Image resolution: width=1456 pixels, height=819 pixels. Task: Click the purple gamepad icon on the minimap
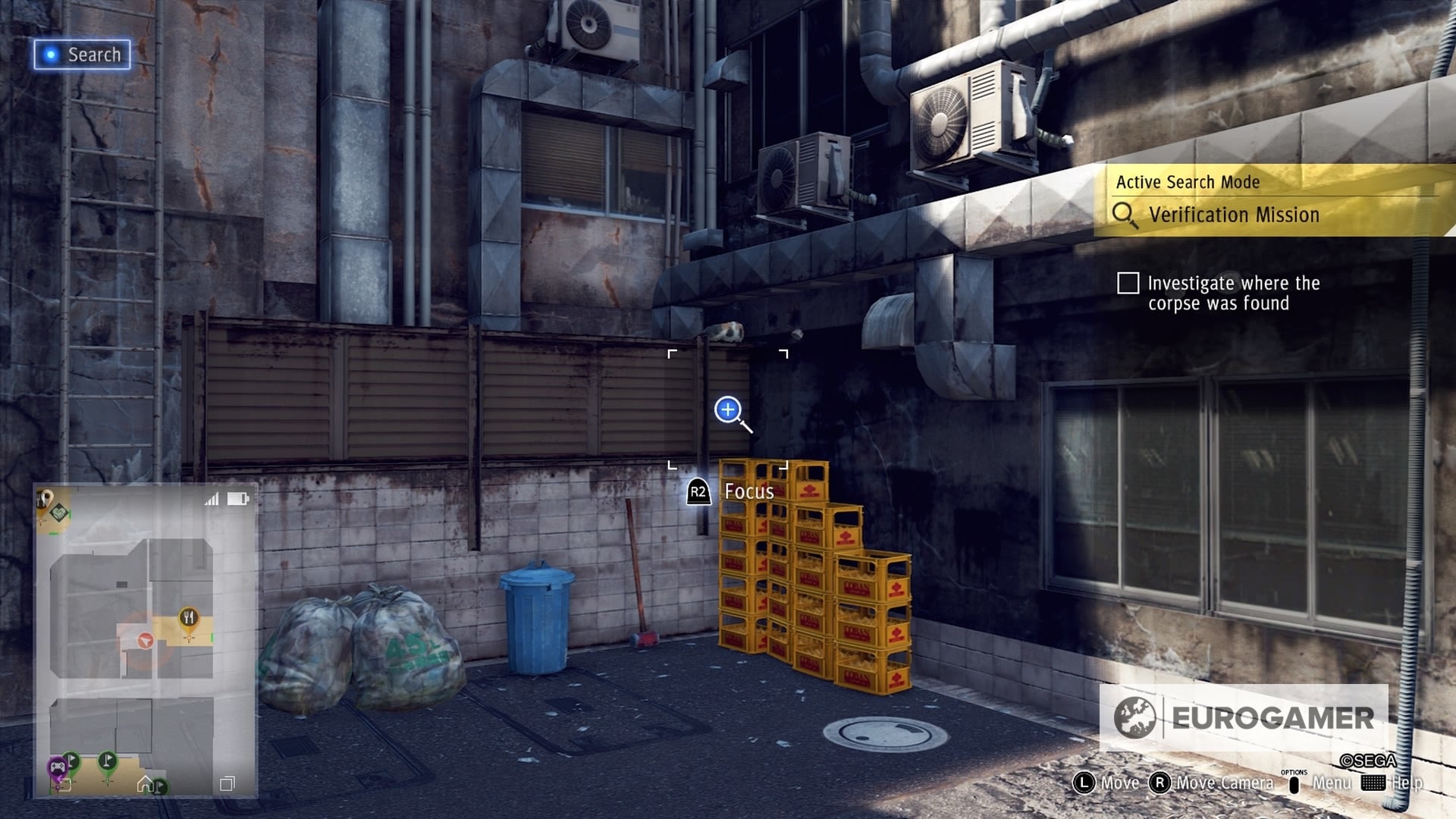pos(56,766)
